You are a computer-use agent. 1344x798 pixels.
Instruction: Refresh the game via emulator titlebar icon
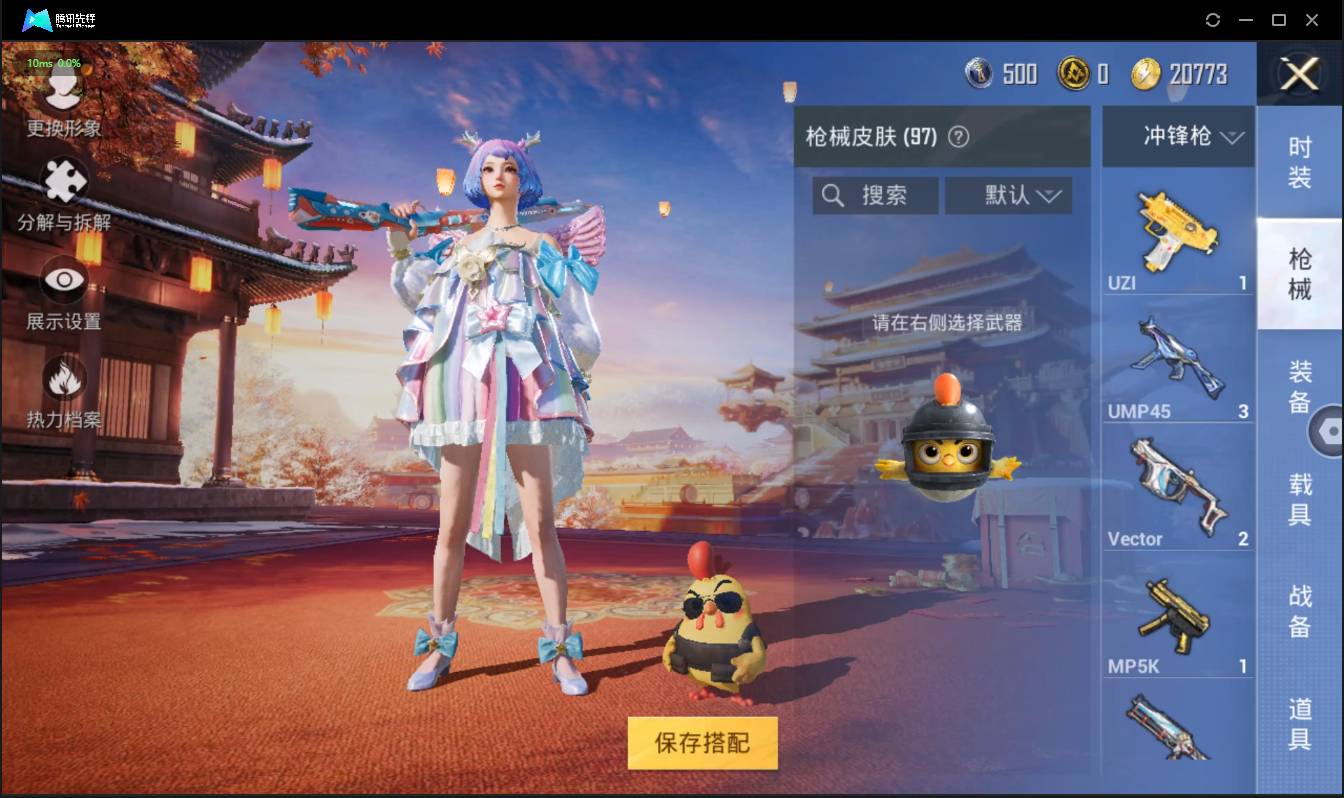click(1213, 19)
